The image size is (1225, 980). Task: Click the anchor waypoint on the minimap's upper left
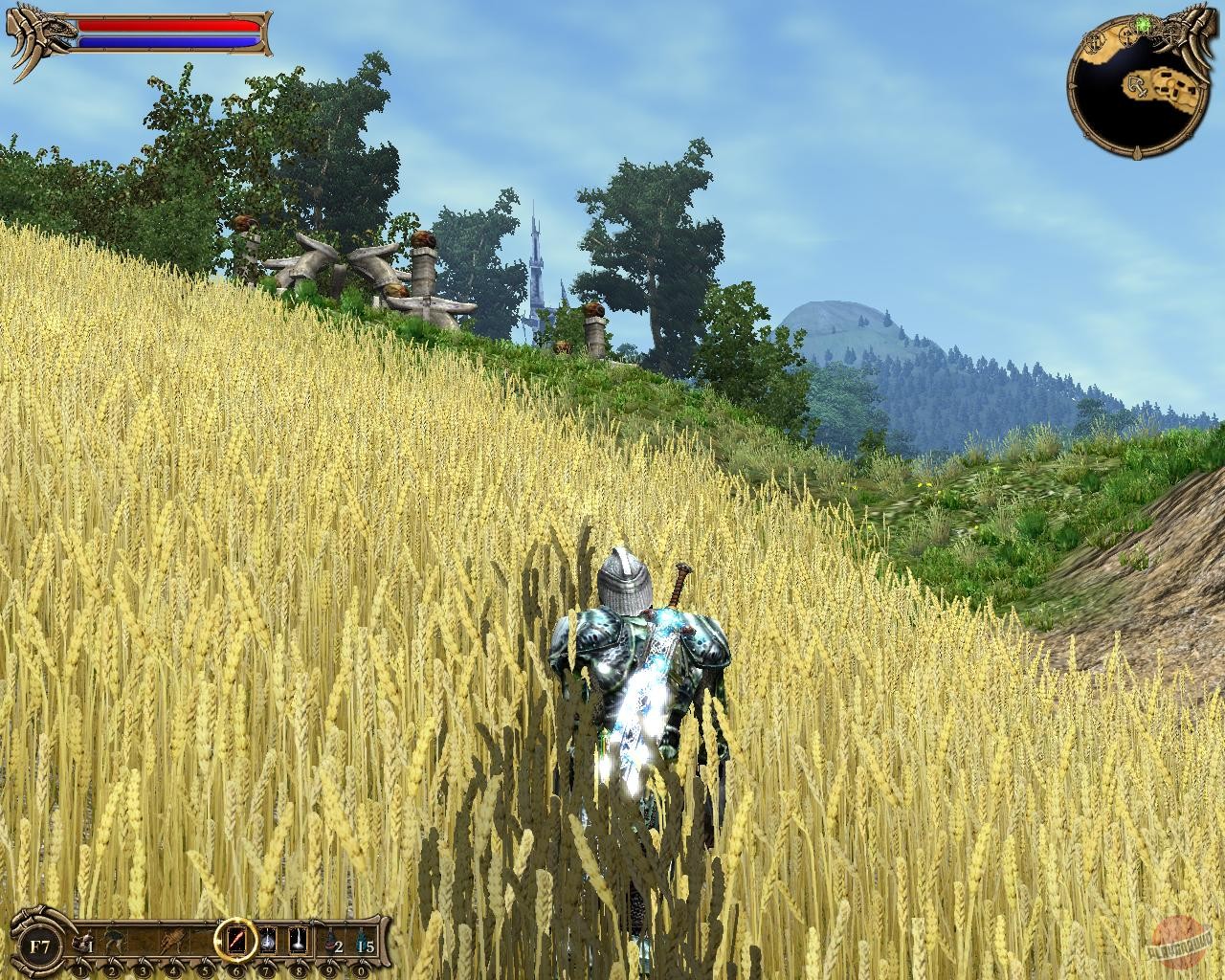(x=1095, y=42)
